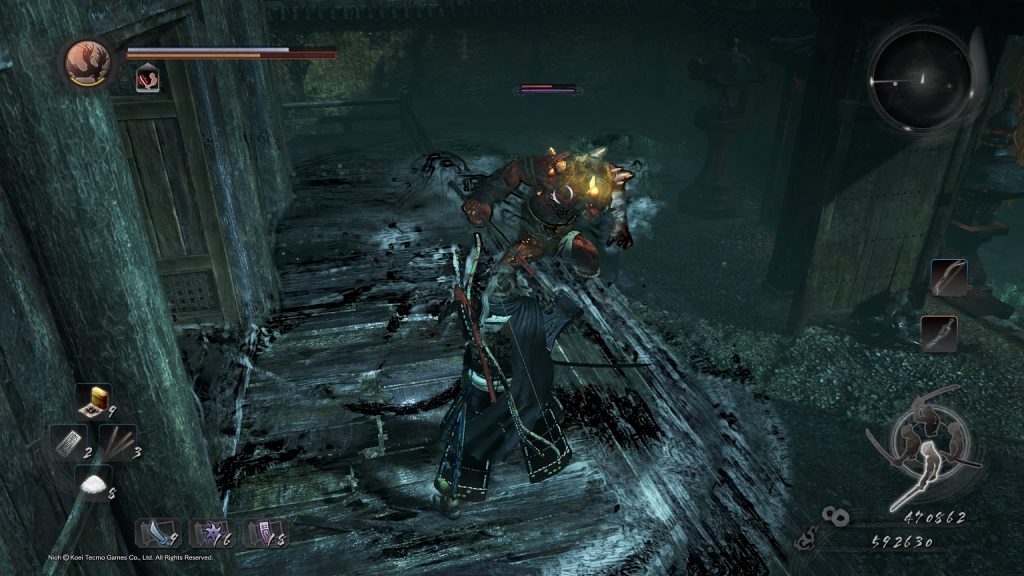Use the white salt pile item
The width and height of the screenshot is (1024, 576).
pyautogui.click(x=94, y=484)
